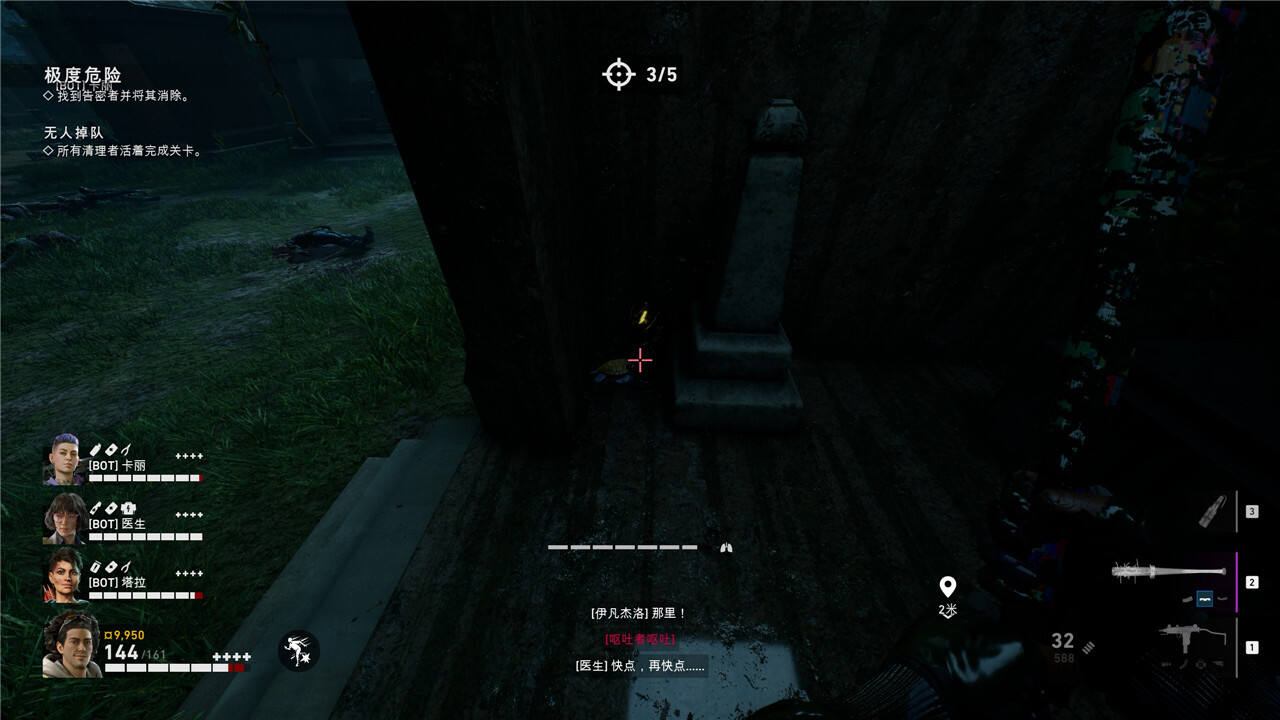The image size is (1280, 720).
Task: Click teammate 卡丽's portrait
Action: click(64, 461)
